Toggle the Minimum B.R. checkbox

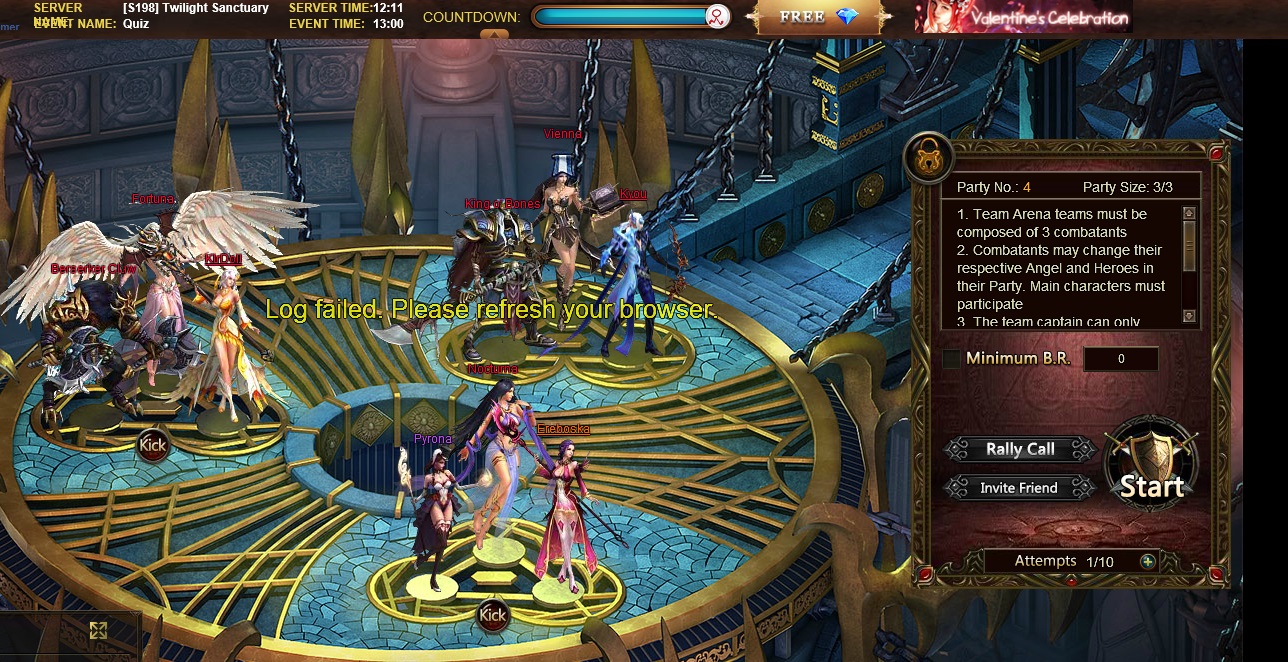pos(951,358)
